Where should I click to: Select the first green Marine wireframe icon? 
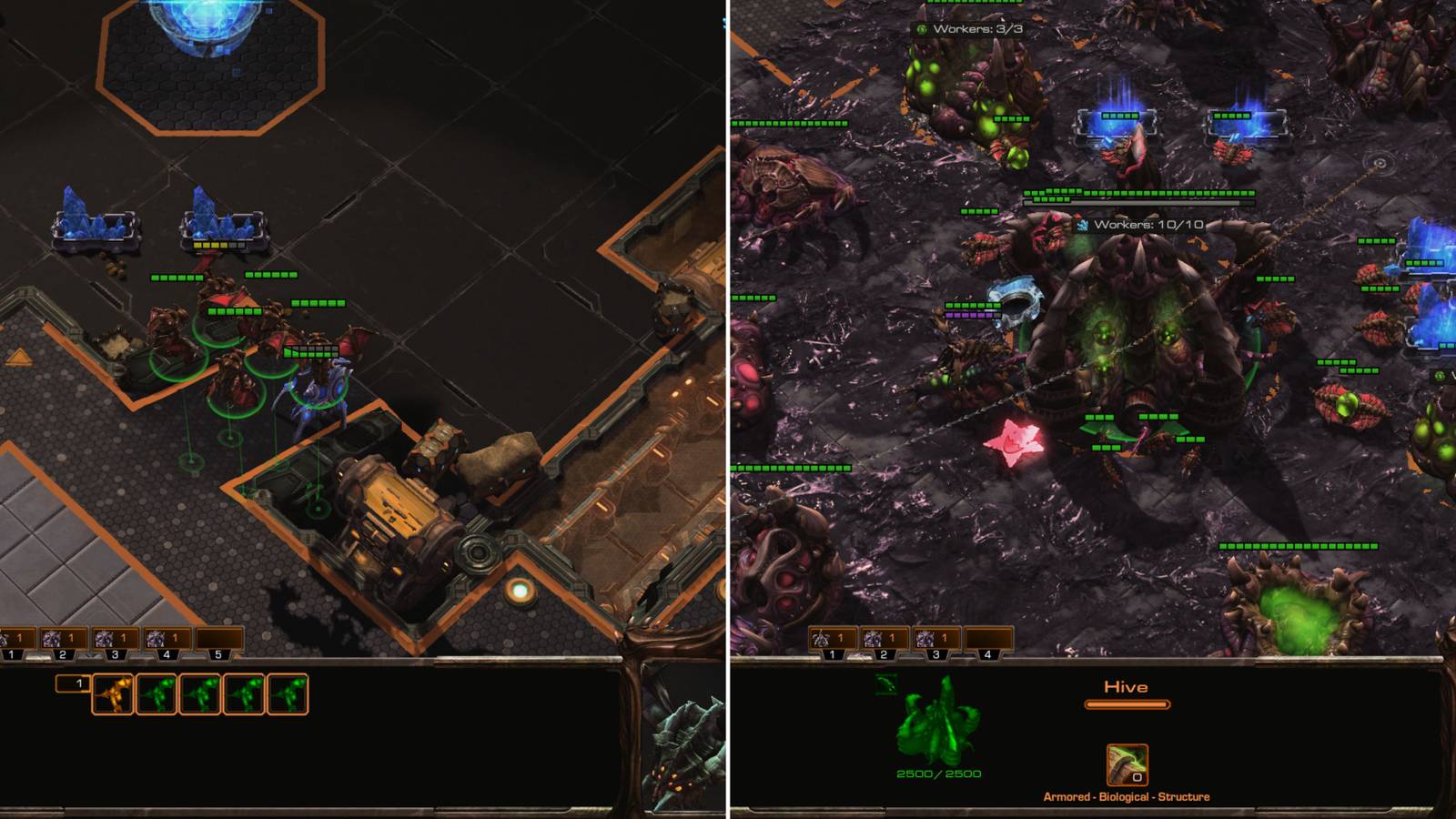click(x=155, y=695)
